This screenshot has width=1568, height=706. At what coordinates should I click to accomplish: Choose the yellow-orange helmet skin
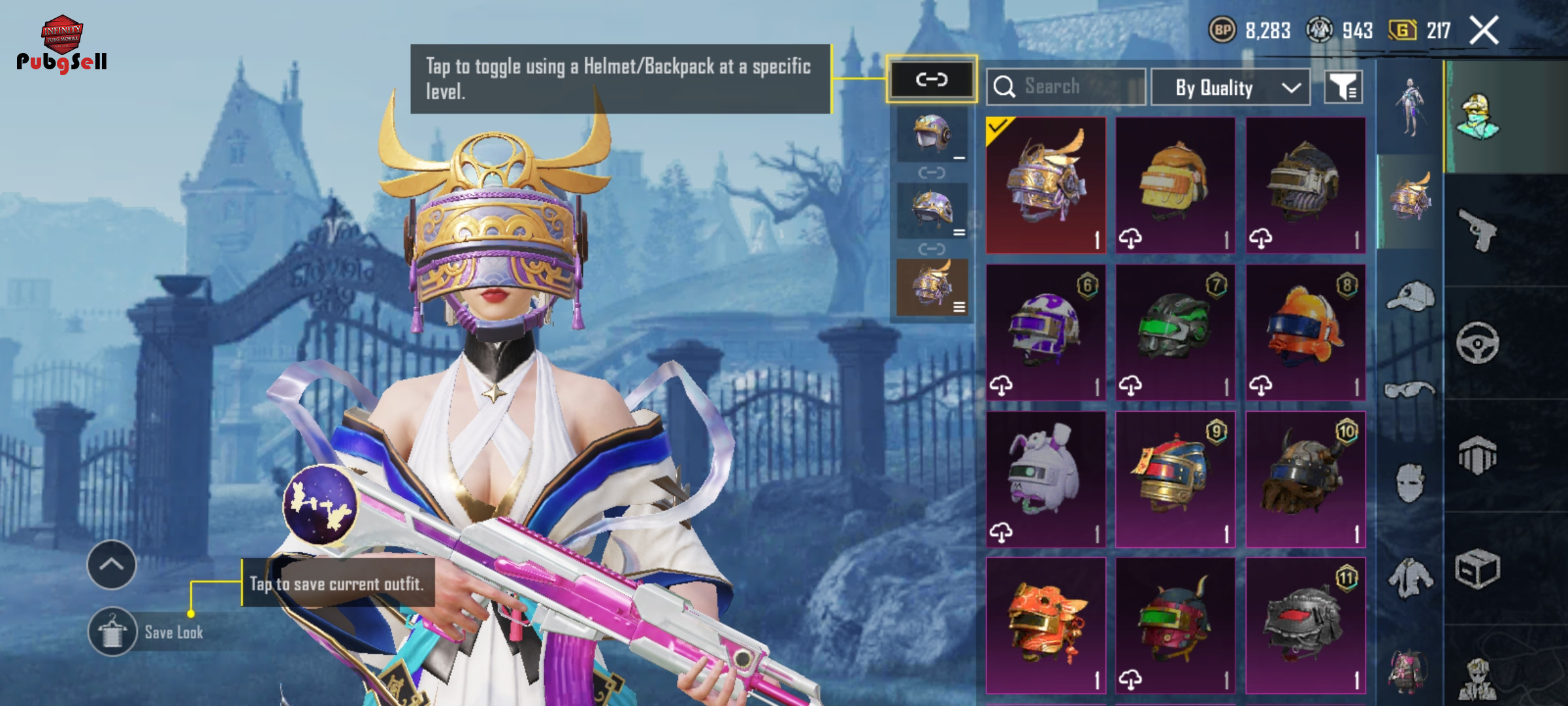[1175, 185]
